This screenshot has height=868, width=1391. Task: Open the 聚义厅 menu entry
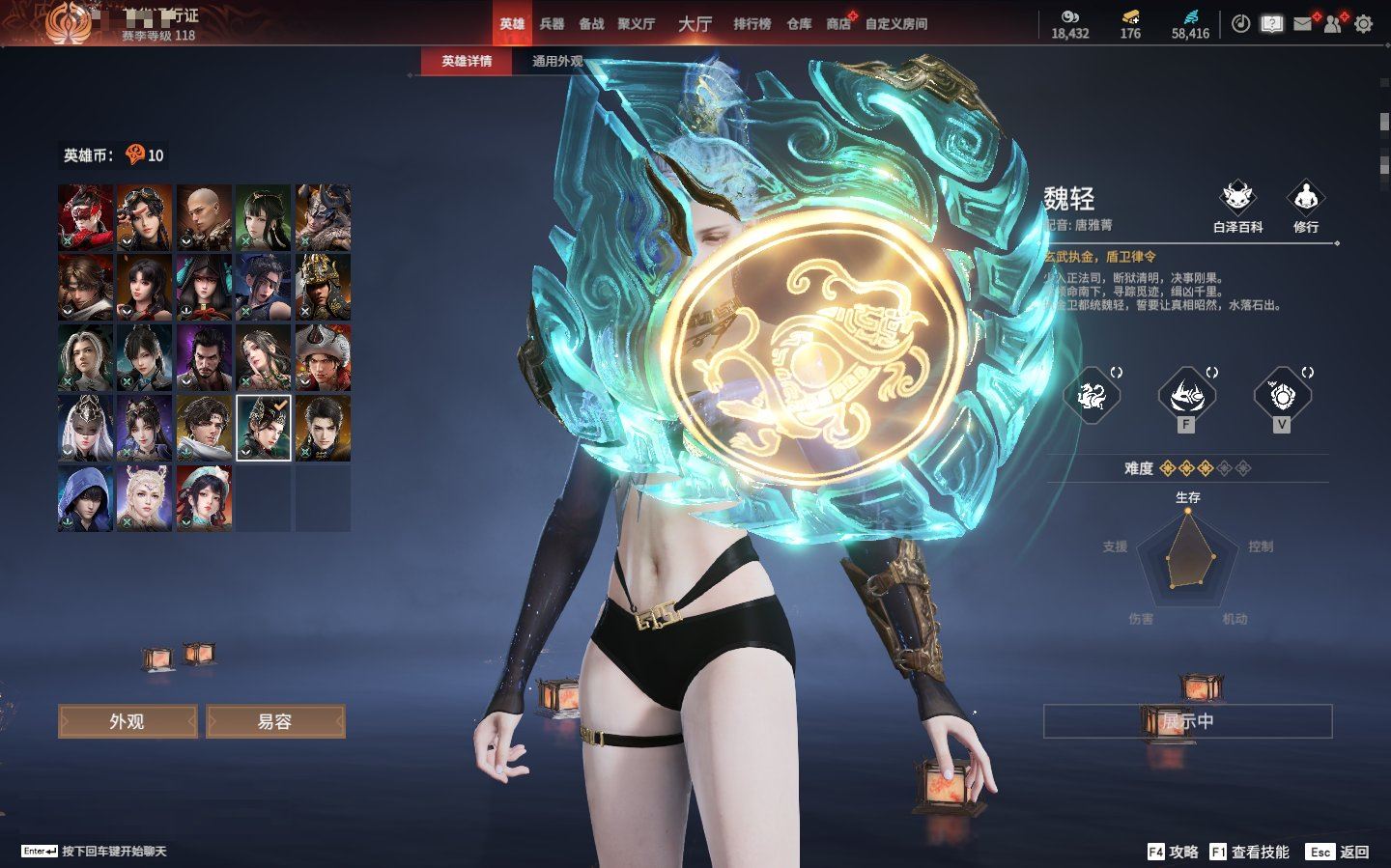click(x=637, y=24)
